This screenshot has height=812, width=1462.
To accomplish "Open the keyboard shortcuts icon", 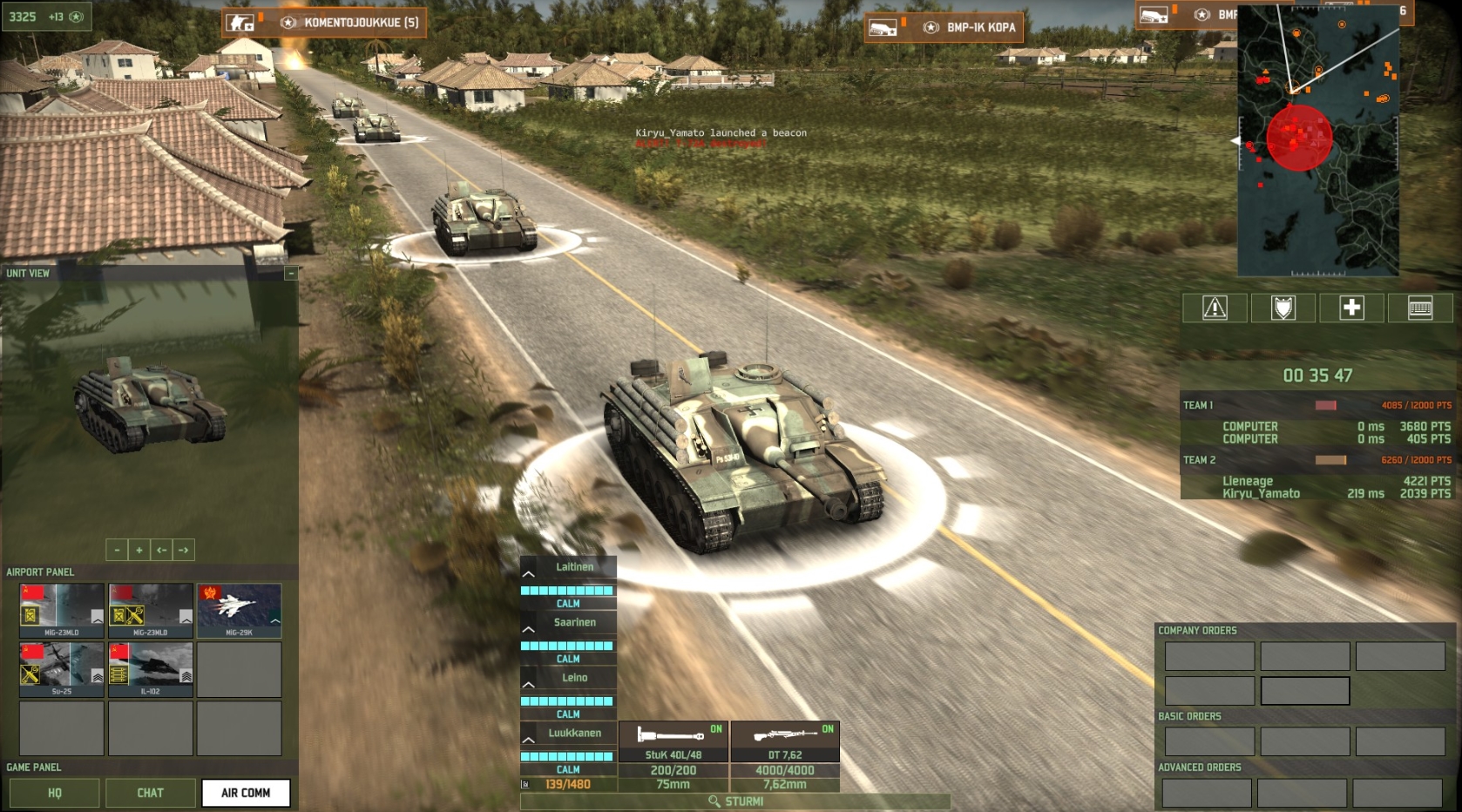I will (1419, 308).
